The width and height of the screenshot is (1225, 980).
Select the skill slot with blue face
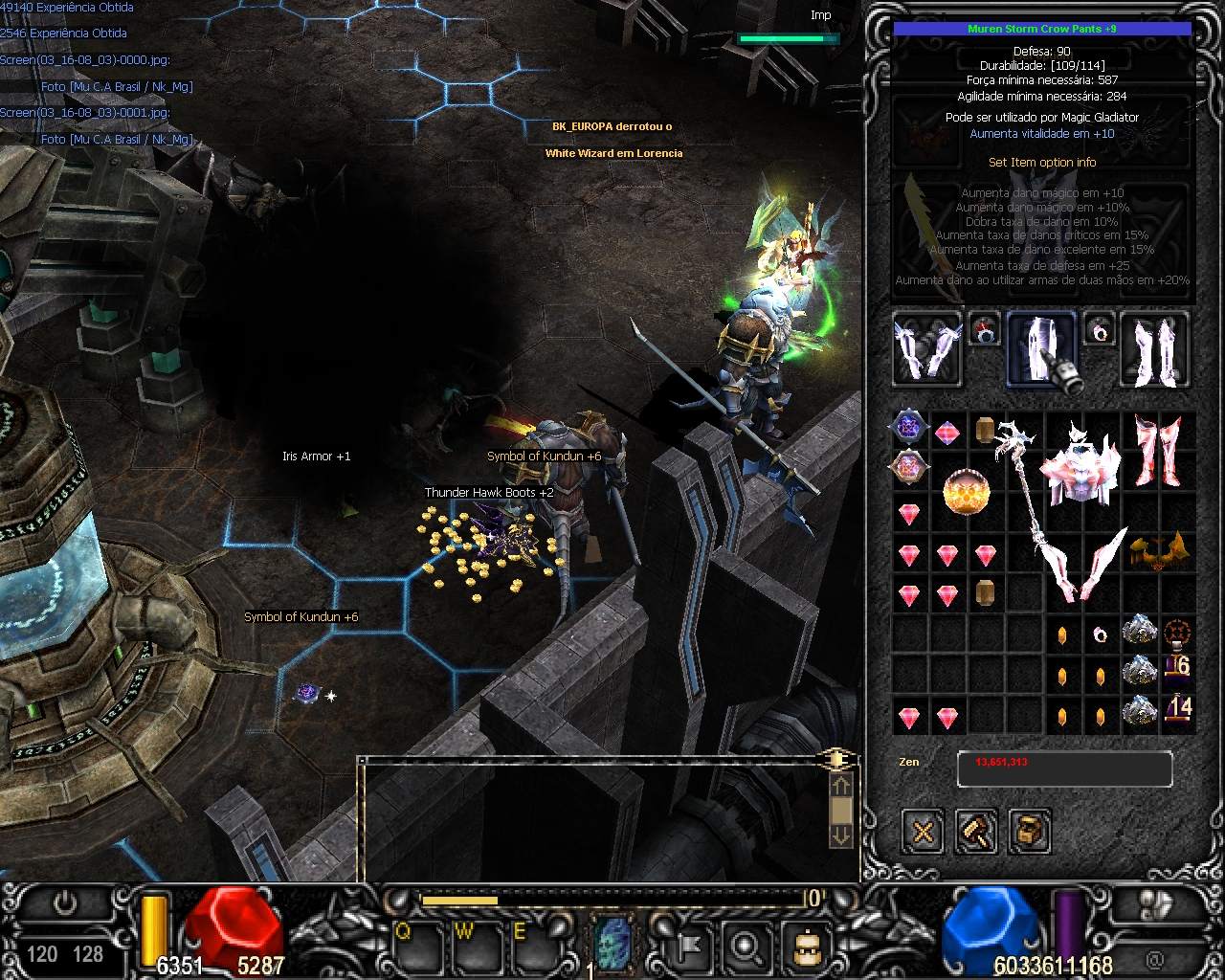click(614, 941)
